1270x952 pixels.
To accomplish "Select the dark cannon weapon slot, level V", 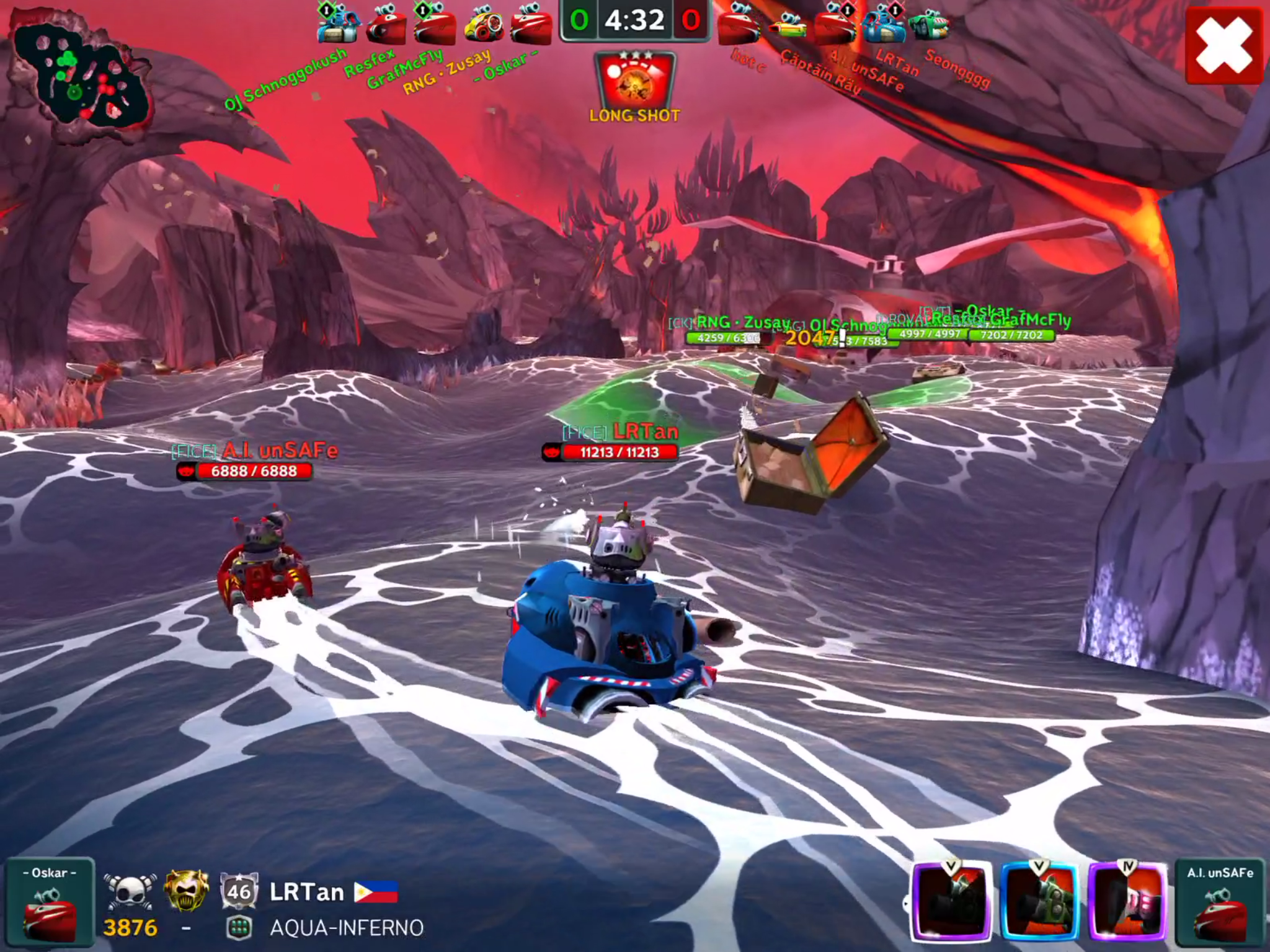I will (952, 902).
